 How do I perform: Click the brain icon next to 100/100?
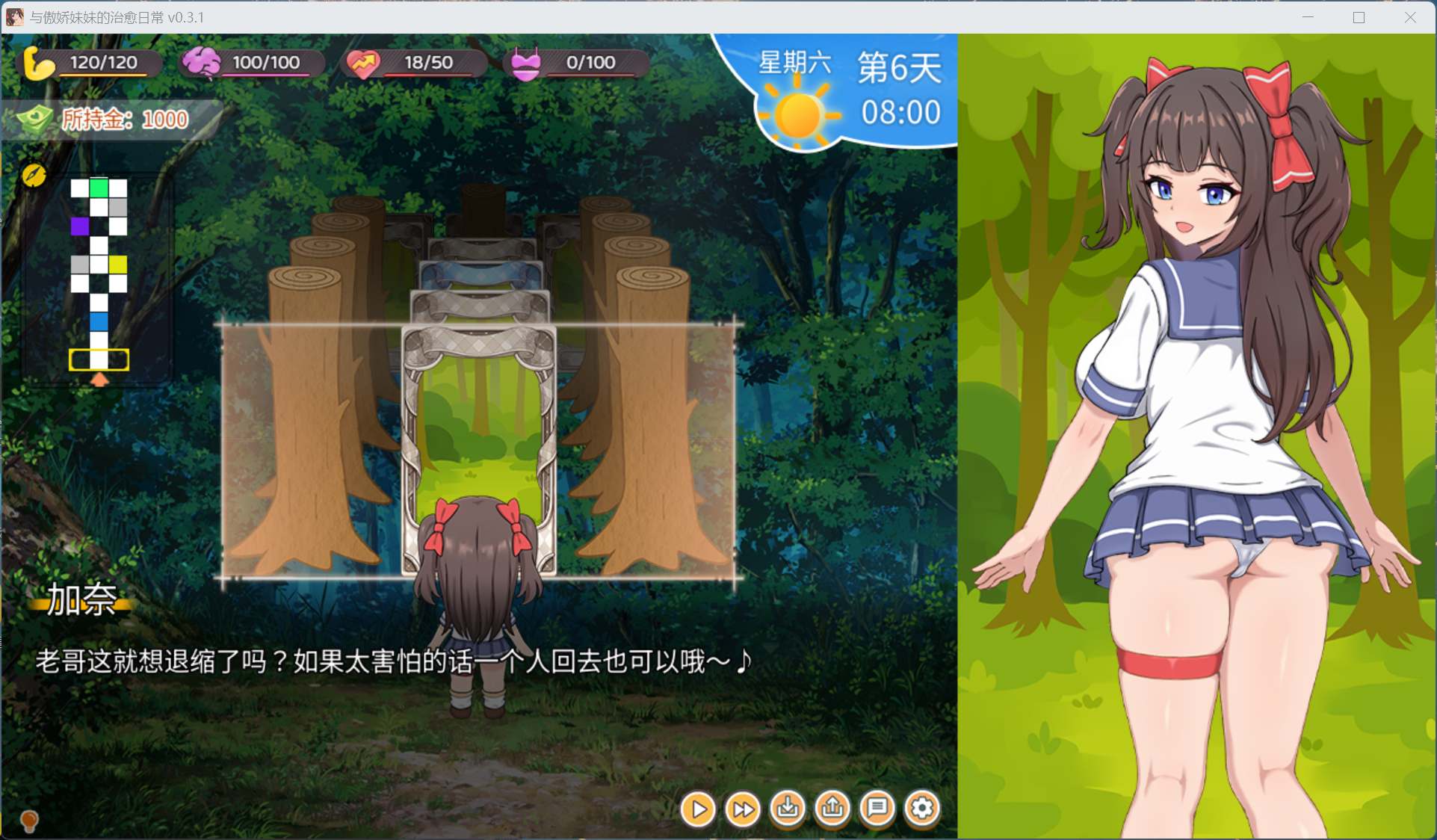pos(203,62)
